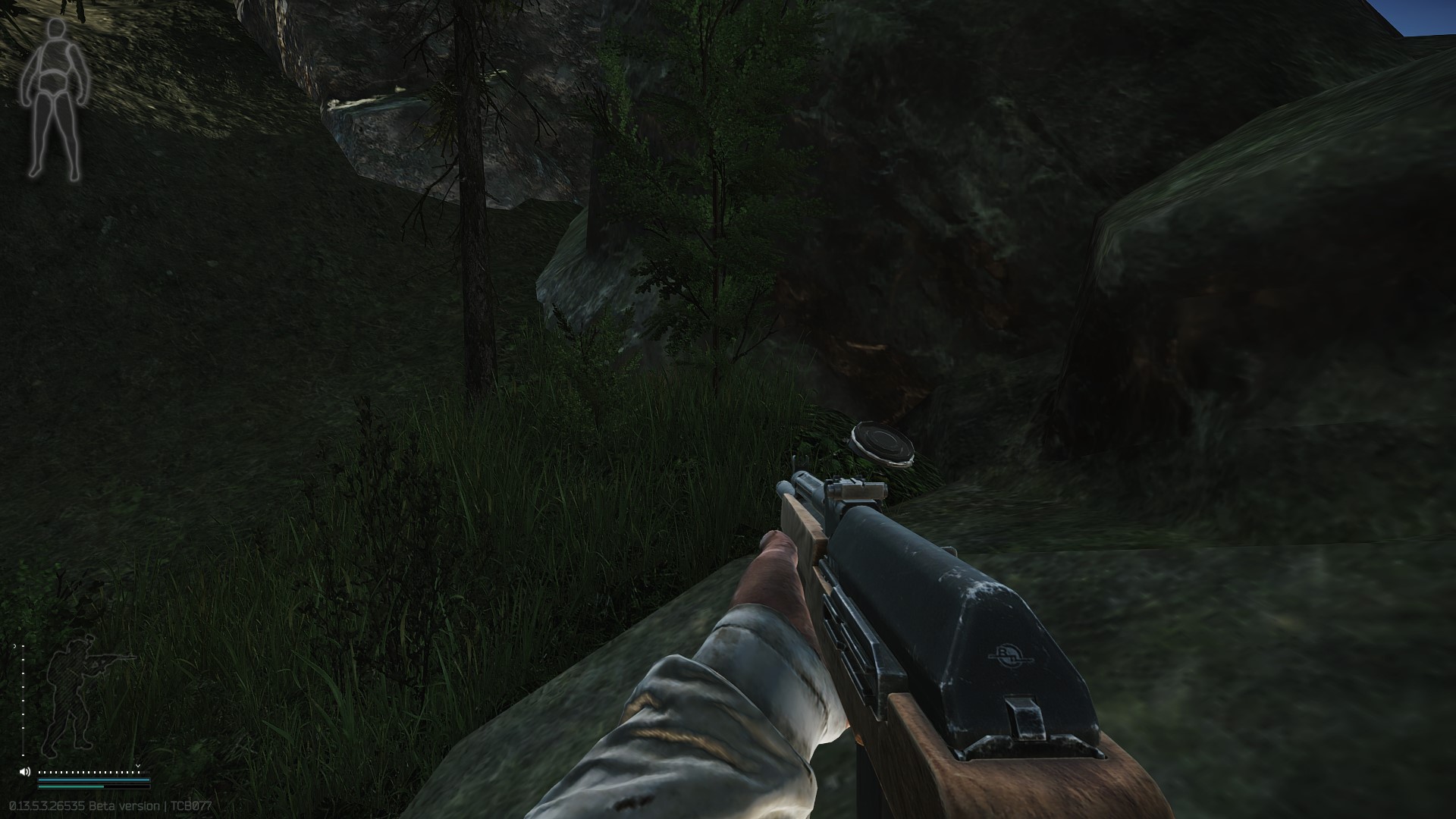Expand the stamina indicator chevron marker
Screen dimensions: 1456x819
tap(138, 766)
